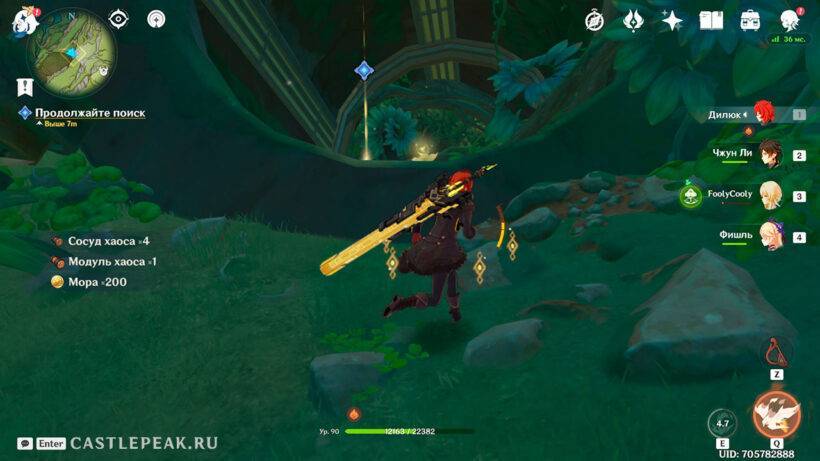
Task: Switch to party member FoolyCooly
Action: (769, 195)
